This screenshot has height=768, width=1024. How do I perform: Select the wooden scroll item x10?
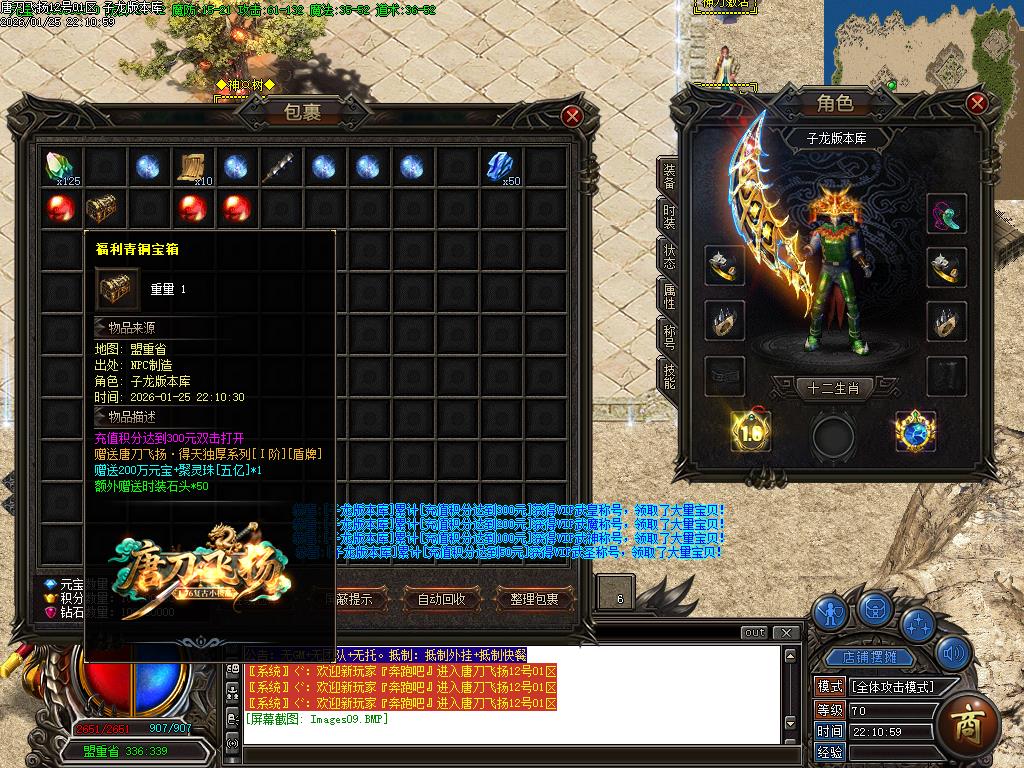[192, 167]
